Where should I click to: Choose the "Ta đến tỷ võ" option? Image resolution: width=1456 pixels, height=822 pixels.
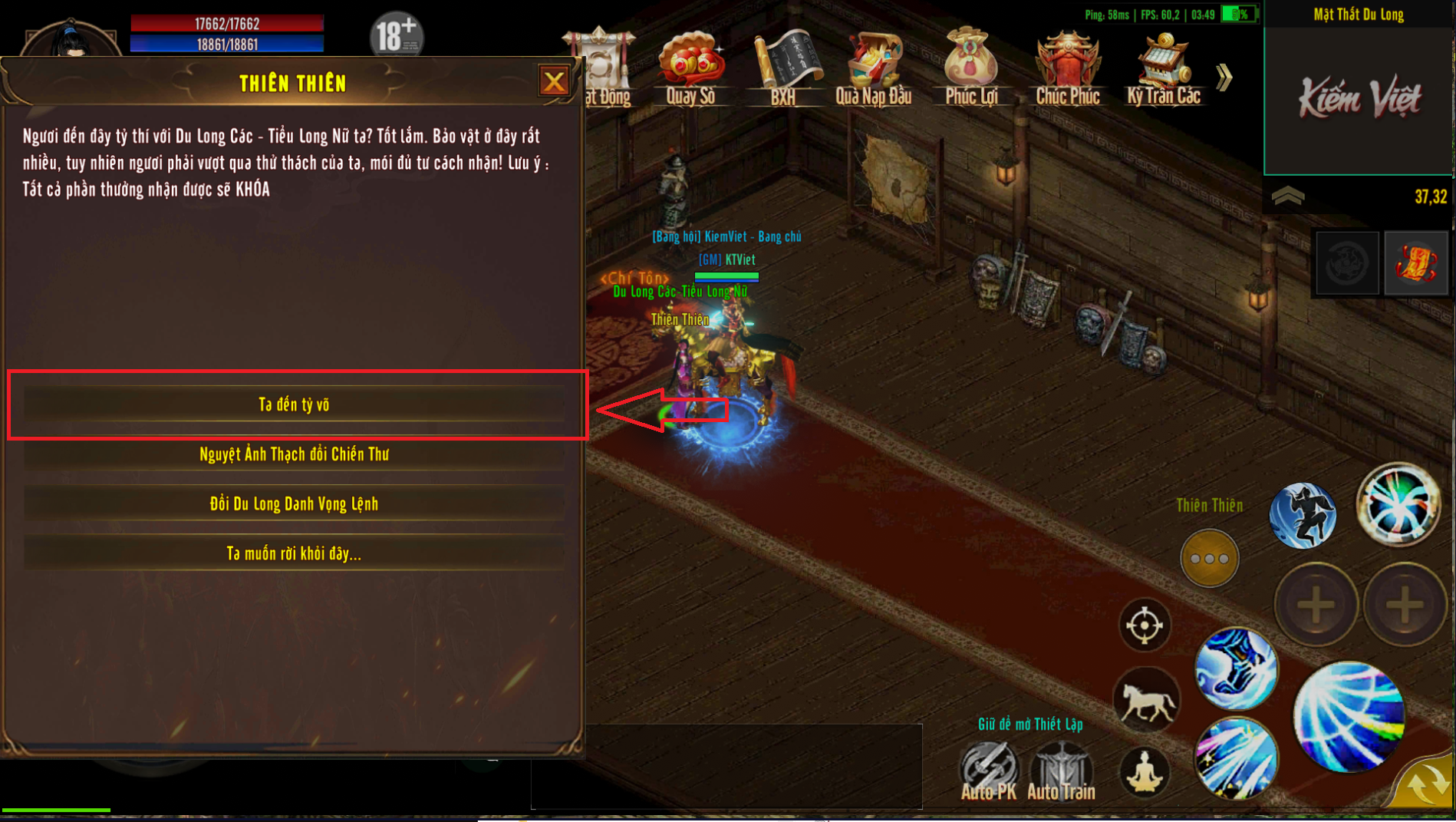click(x=294, y=404)
